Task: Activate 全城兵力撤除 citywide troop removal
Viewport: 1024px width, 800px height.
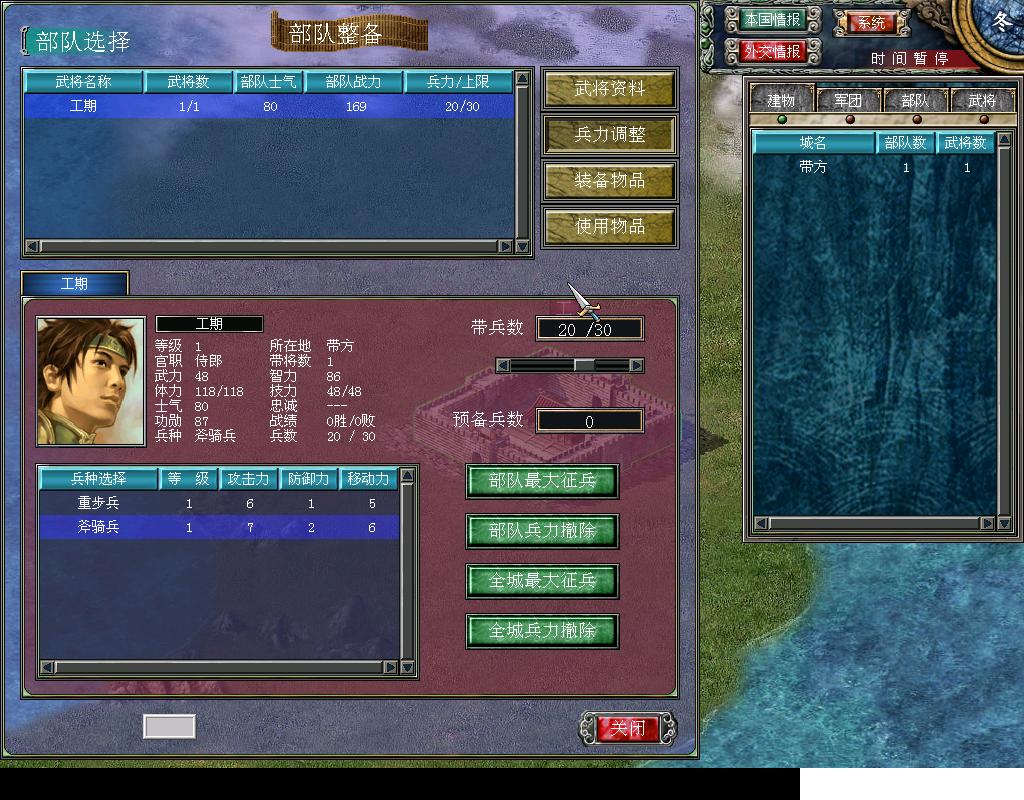Action: click(x=542, y=631)
